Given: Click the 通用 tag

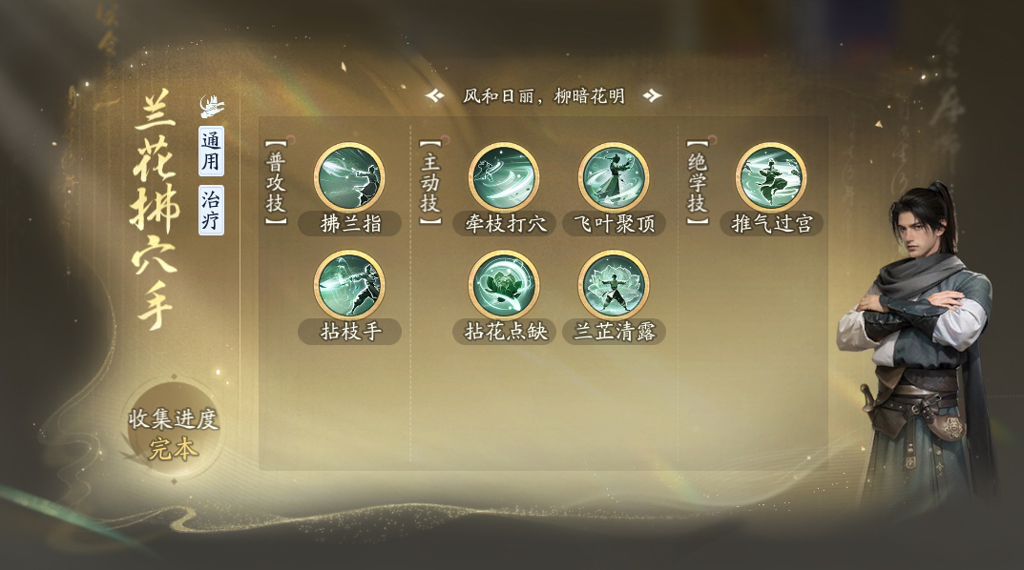Looking at the screenshot, I should pyautogui.click(x=211, y=151).
